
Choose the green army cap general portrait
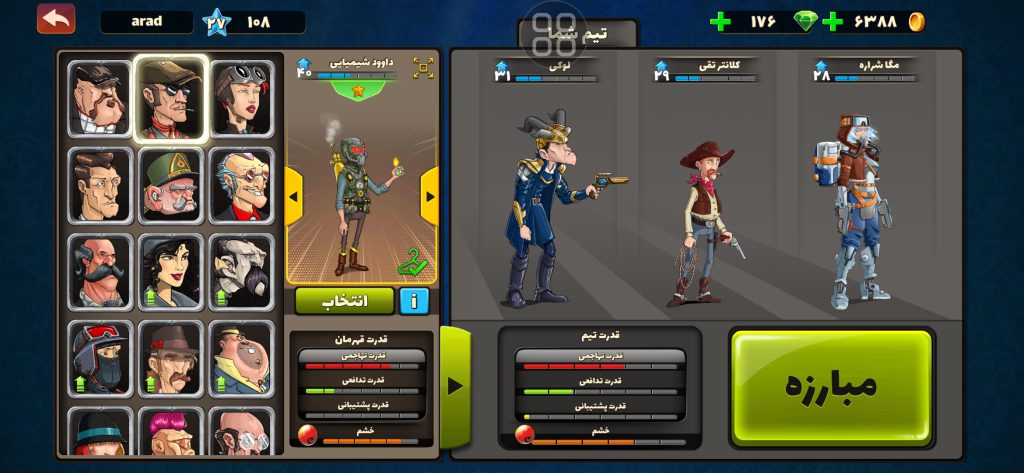(171, 185)
